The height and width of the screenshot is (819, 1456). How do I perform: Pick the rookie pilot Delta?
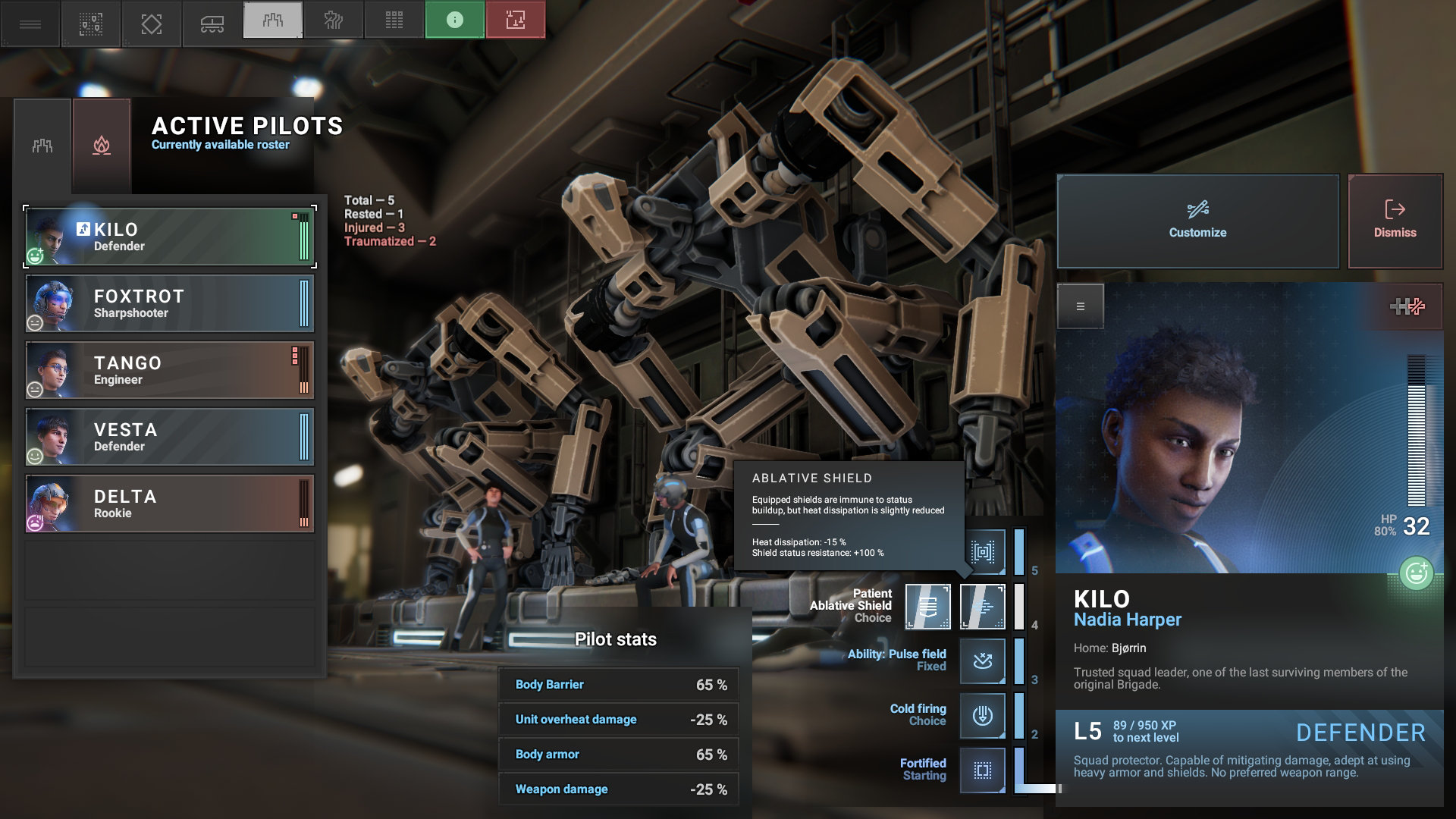click(170, 504)
